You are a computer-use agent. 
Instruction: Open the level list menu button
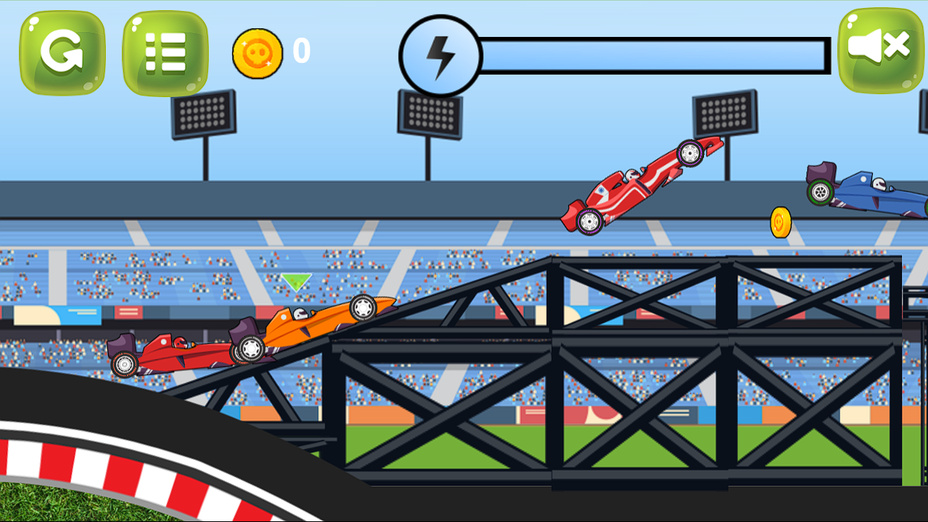[x=165, y=52]
